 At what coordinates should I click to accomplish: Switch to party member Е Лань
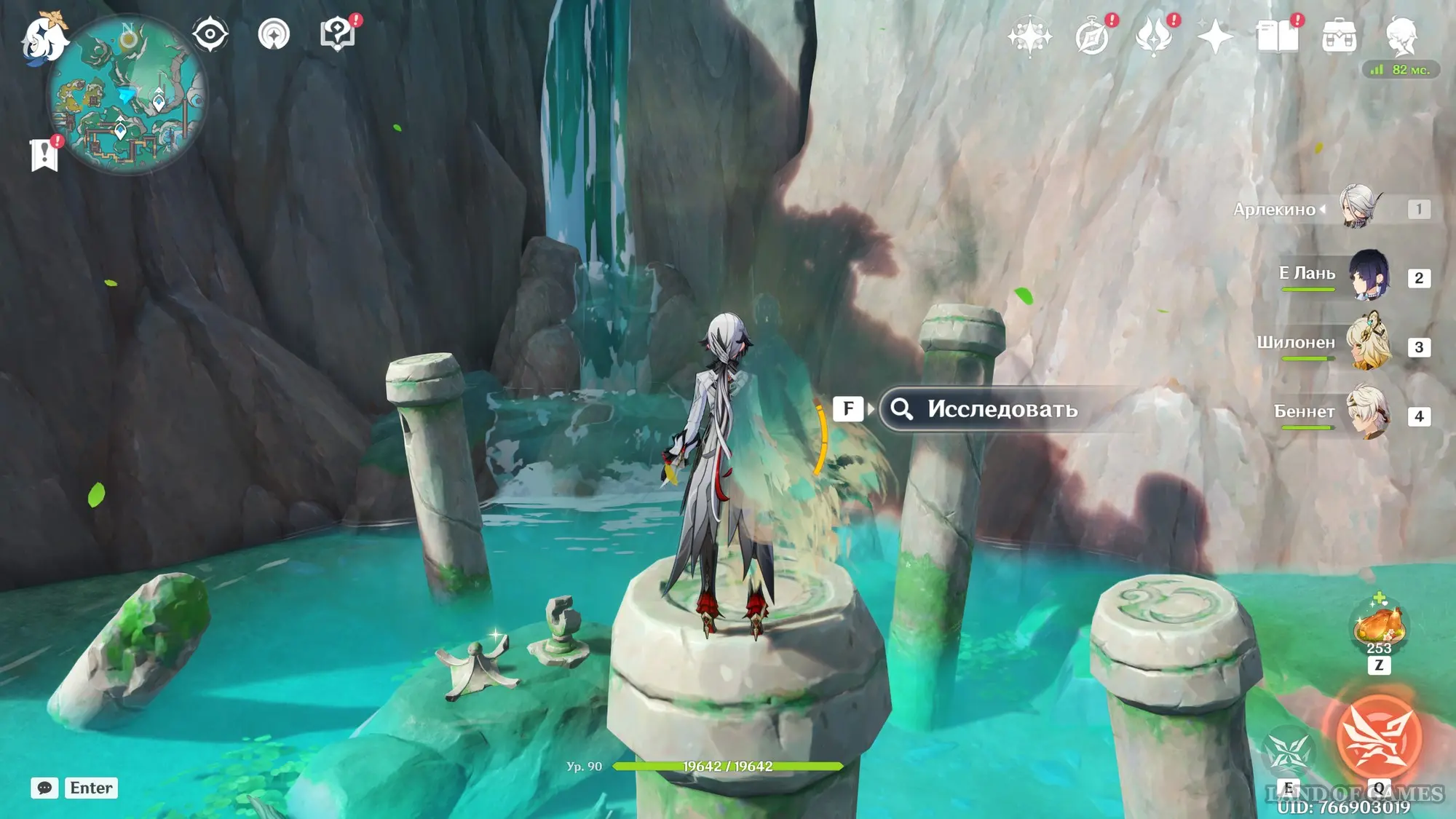pyautogui.click(x=1369, y=277)
